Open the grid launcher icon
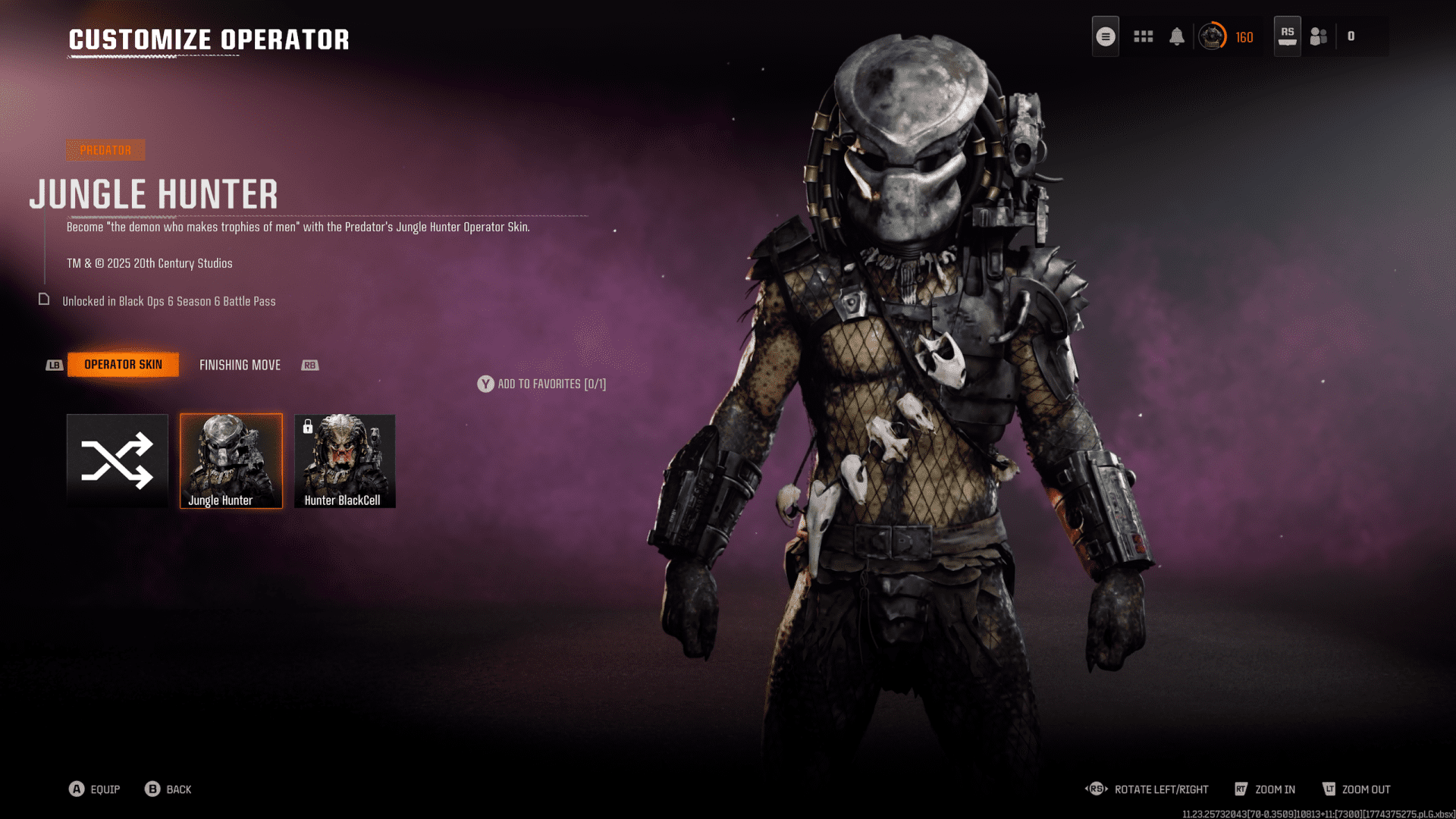This screenshot has height=819, width=1456. pos(1144,36)
